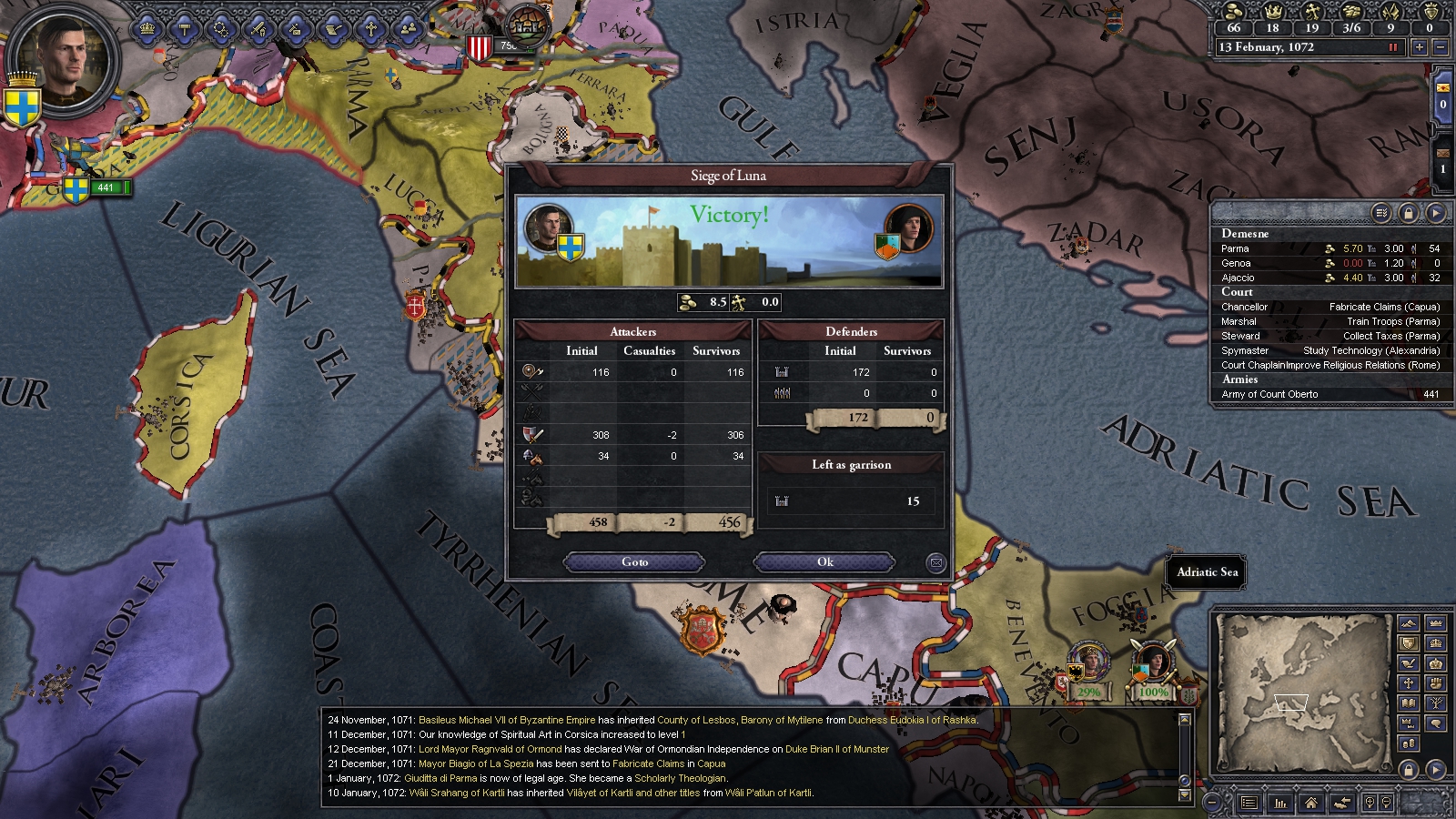
Task: Click the envelope icon in the siege window
Action: (935, 563)
